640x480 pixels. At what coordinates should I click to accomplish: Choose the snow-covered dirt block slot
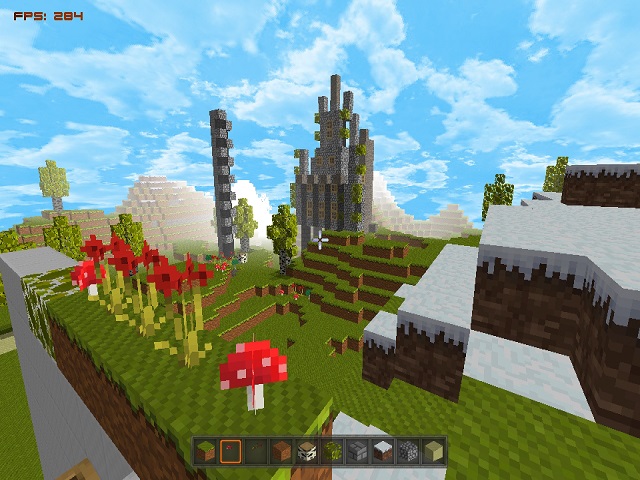pos(382,451)
